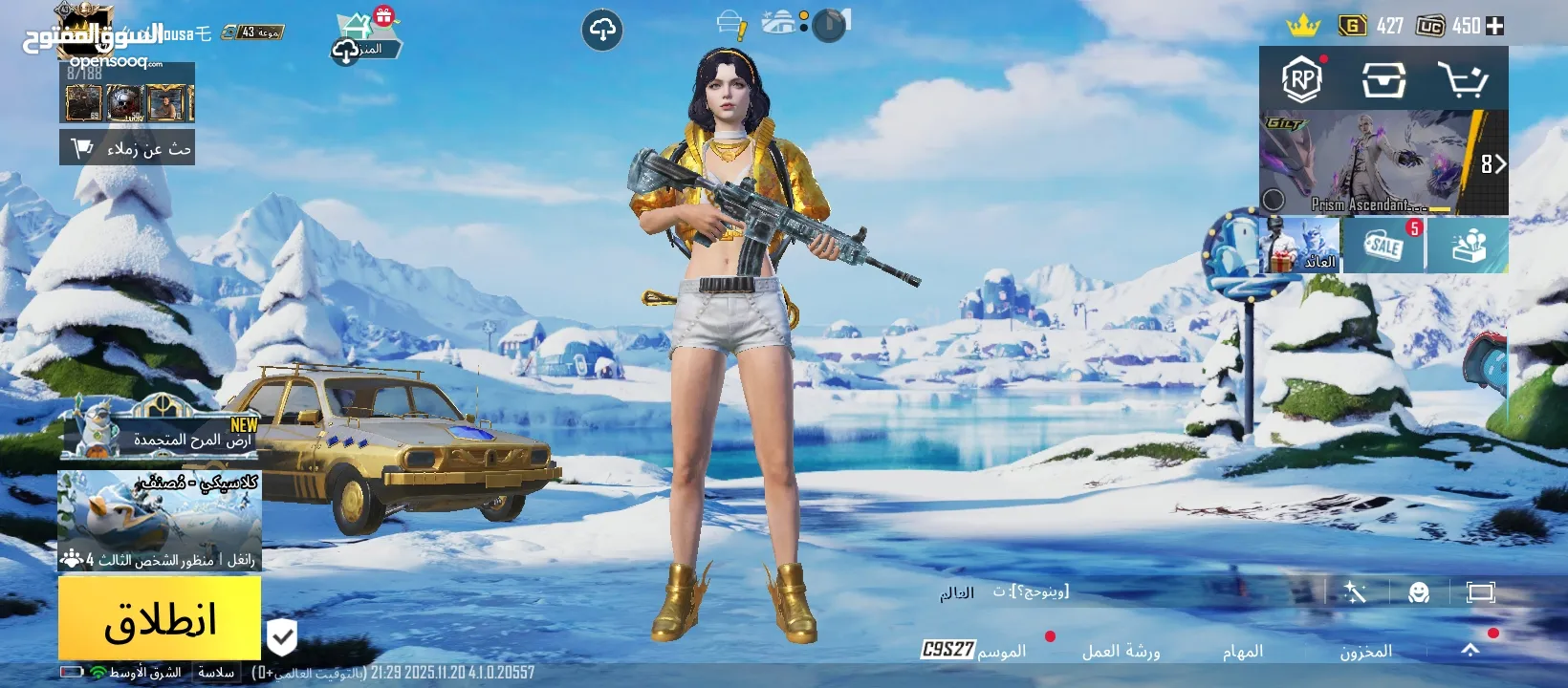
Task: Open the emote smiley face icon
Action: click(x=1419, y=592)
